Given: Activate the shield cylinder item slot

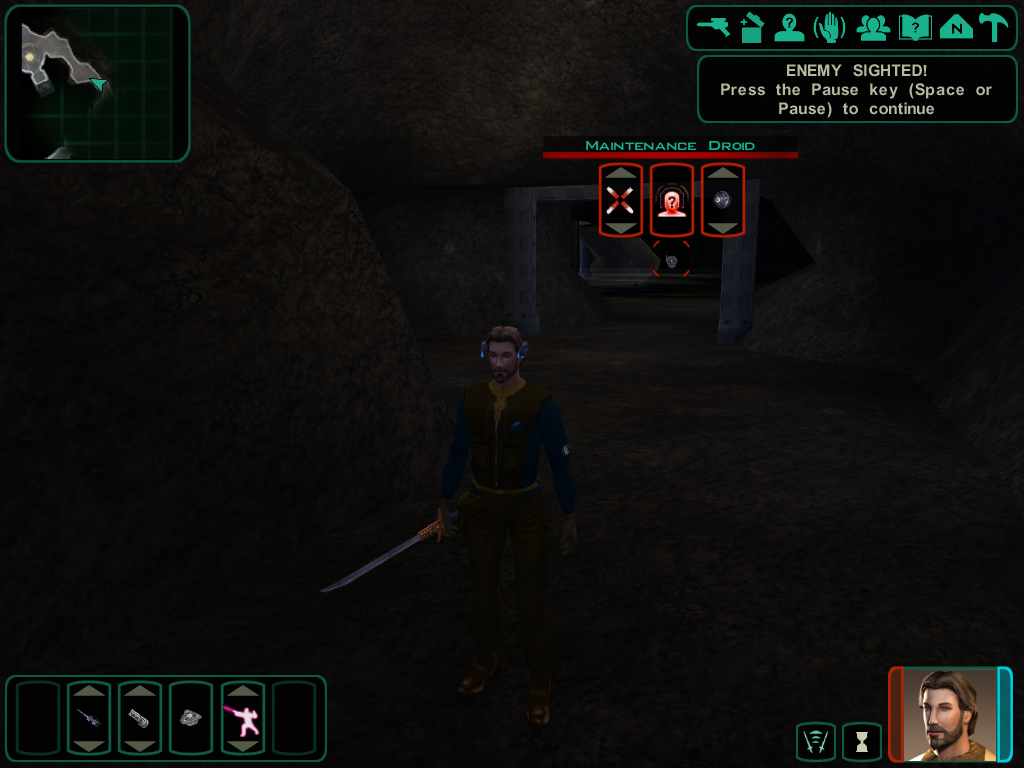Looking at the screenshot, I should click(139, 717).
